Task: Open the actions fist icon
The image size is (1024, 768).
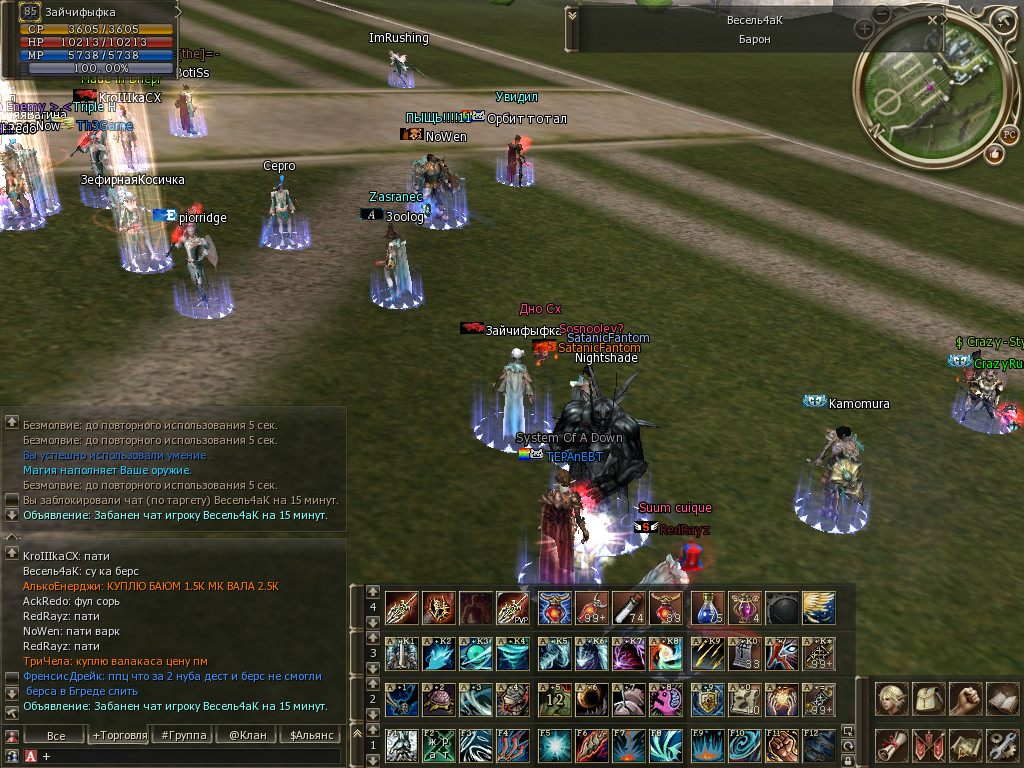Action: tap(965, 698)
